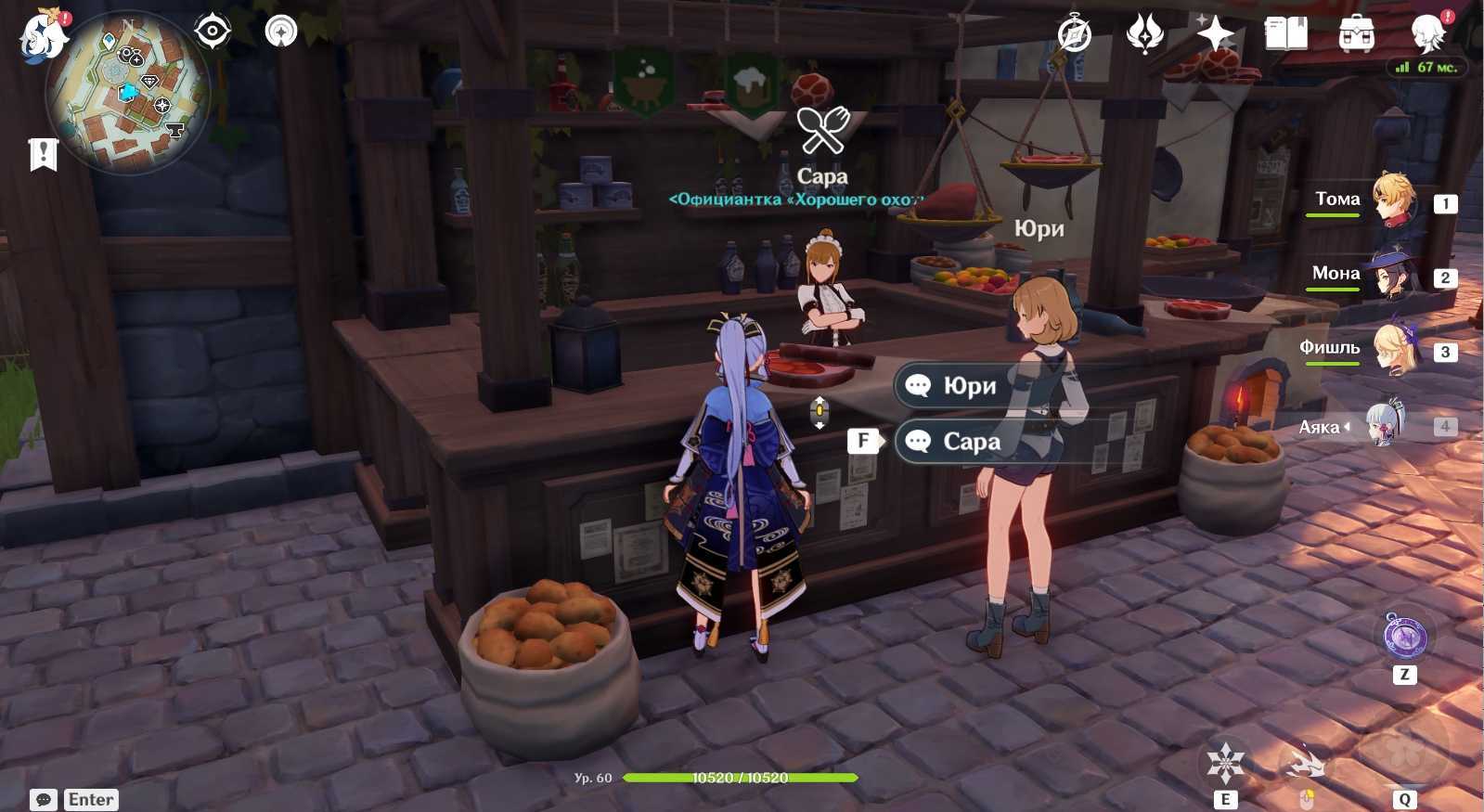The image size is (1484, 812).
Task: Open the chat box
Action: pyautogui.click(x=44, y=800)
